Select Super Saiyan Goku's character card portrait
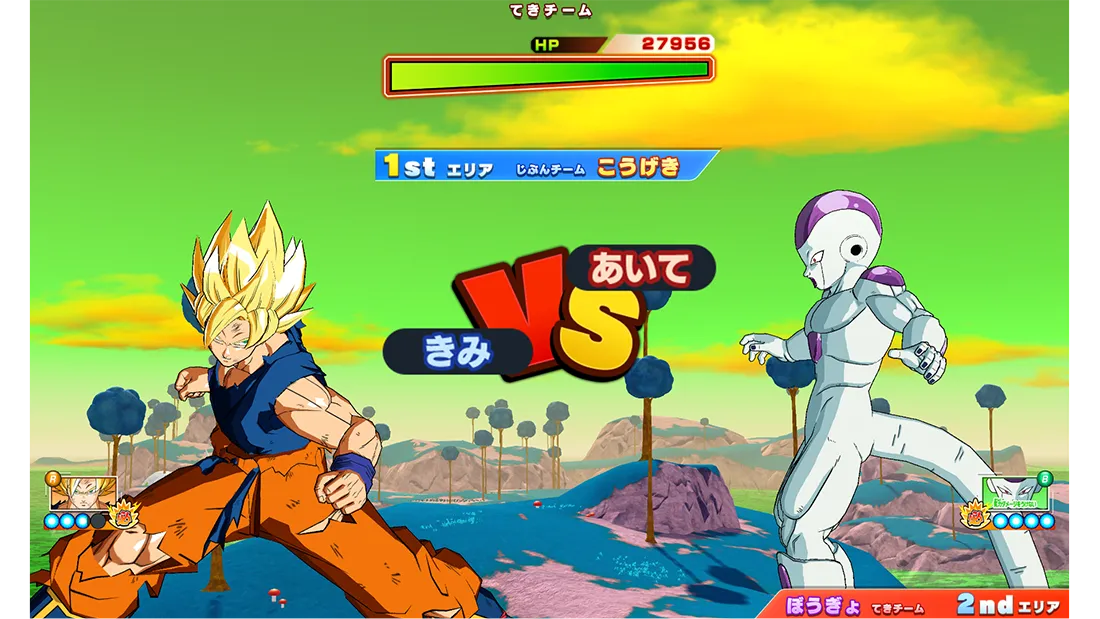 (x=83, y=492)
